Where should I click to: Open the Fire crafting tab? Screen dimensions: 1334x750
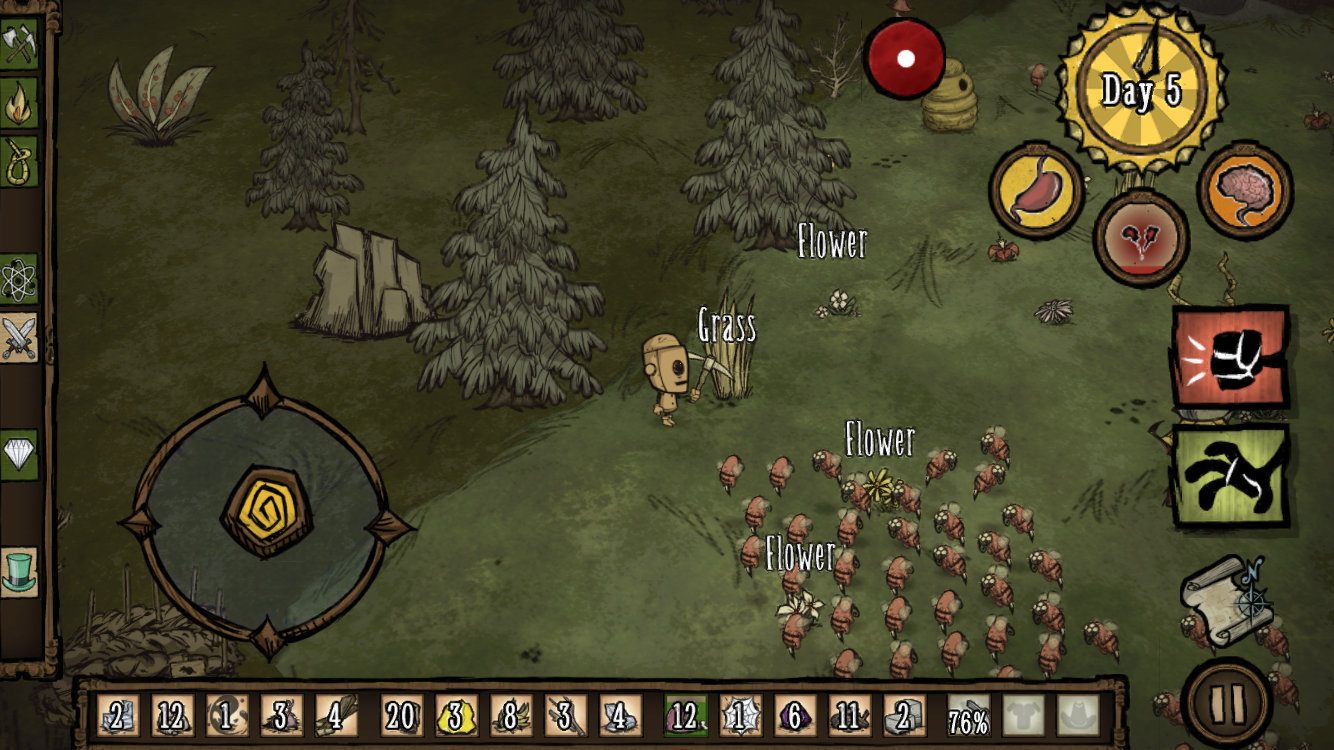(x=18, y=103)
